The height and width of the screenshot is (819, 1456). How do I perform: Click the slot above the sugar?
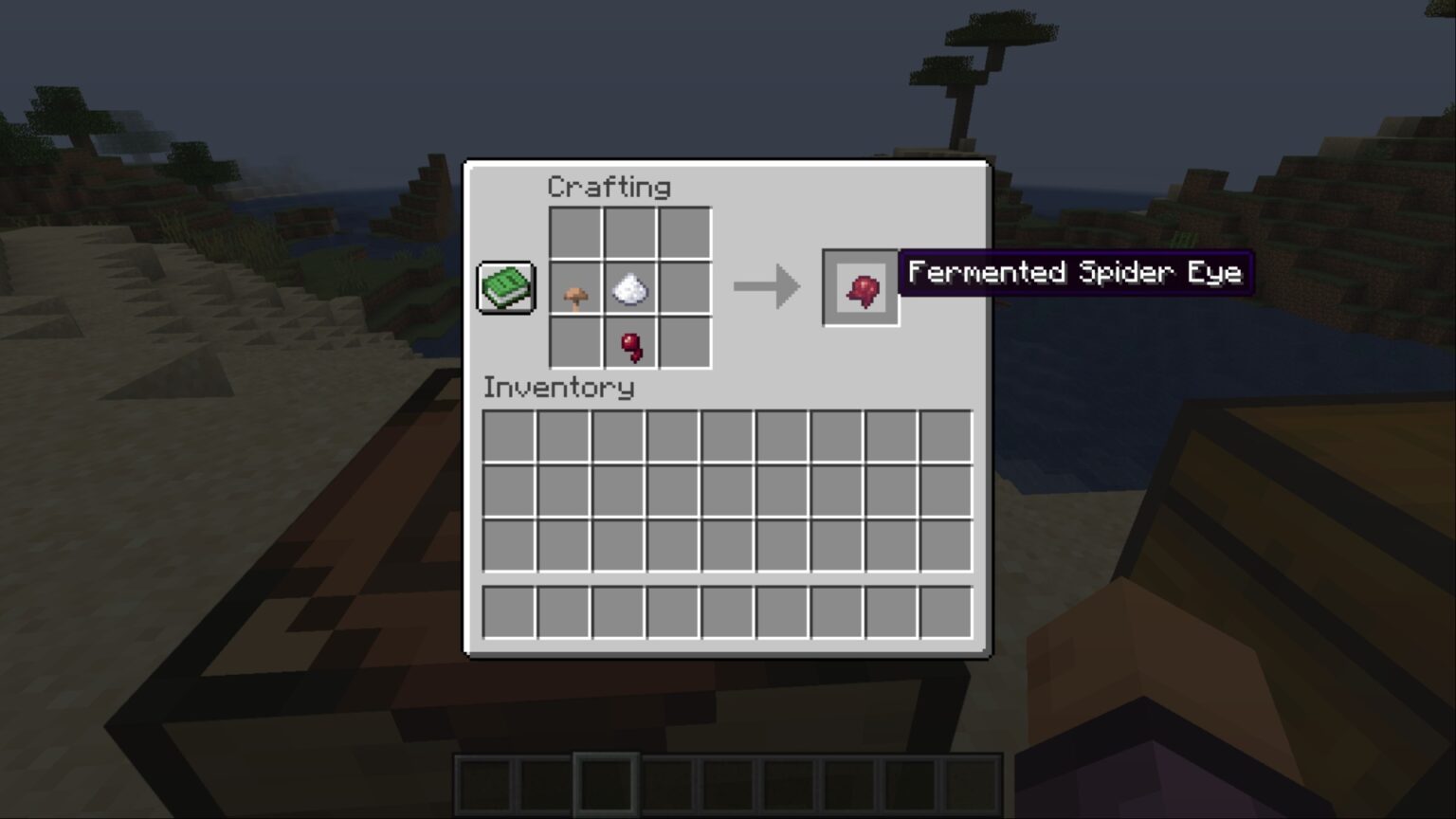coord(630,230)
